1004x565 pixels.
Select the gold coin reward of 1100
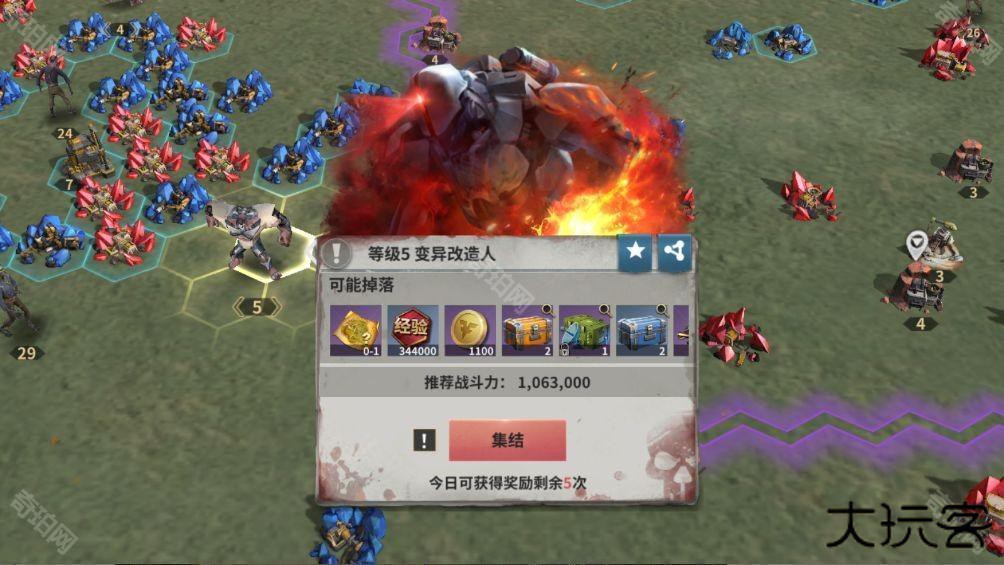pyautogui.click(x=470, y=330)
